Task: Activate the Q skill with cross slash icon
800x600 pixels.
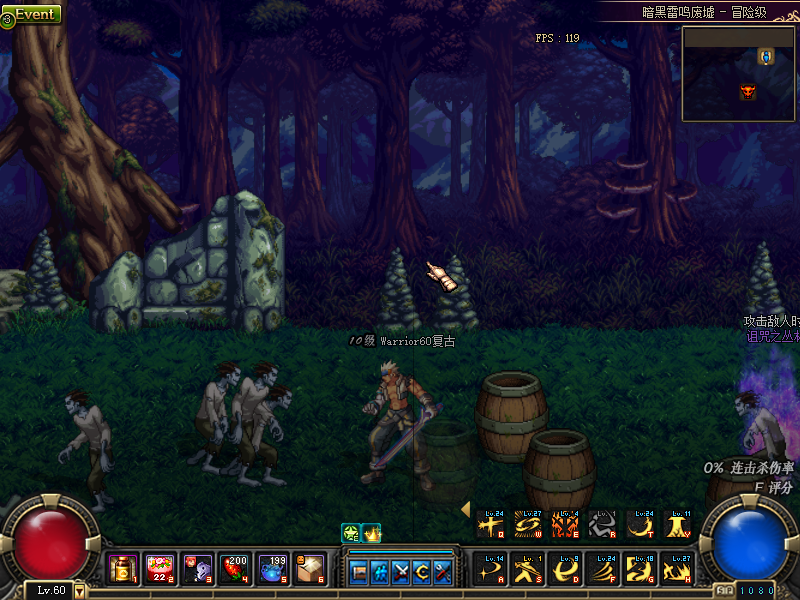Action: [490, 525]
